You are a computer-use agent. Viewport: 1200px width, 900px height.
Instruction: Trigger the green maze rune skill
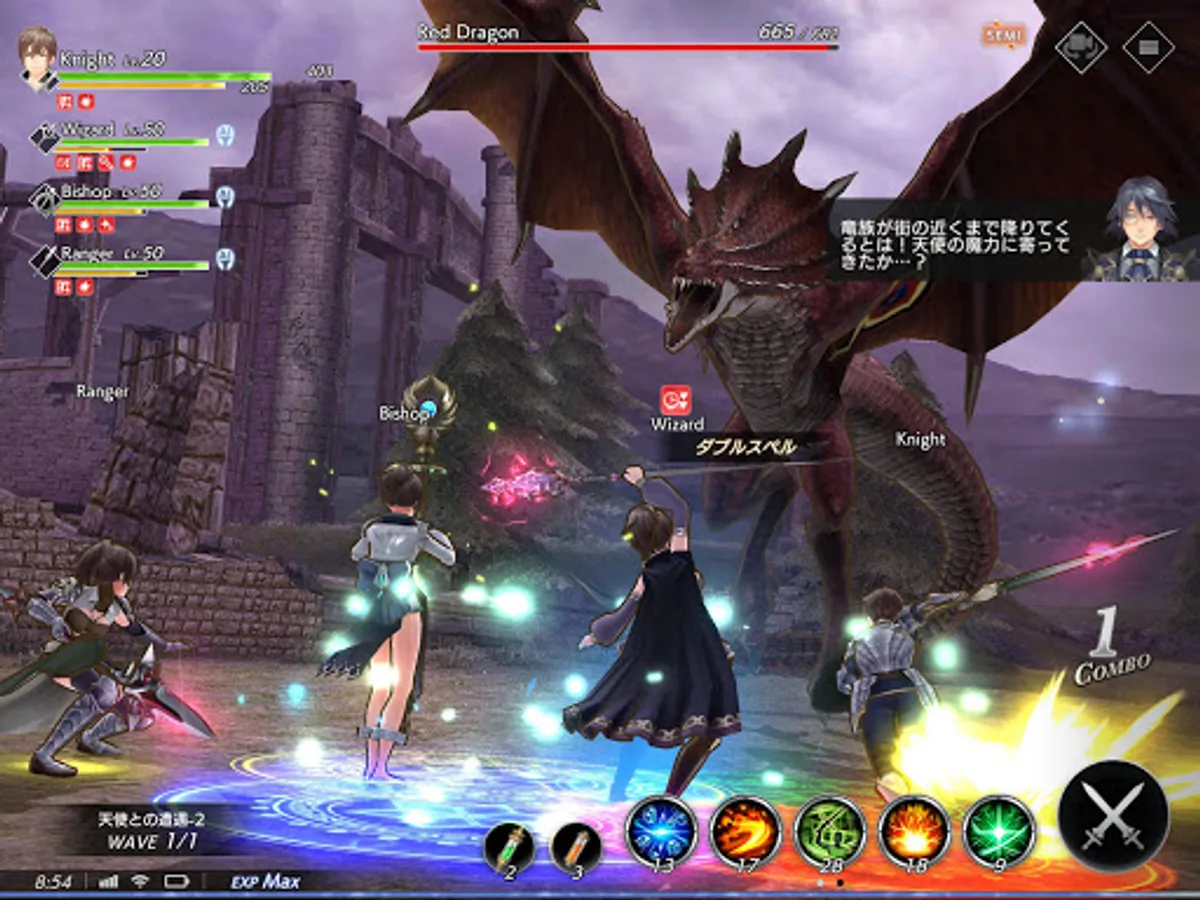[830, 832]
